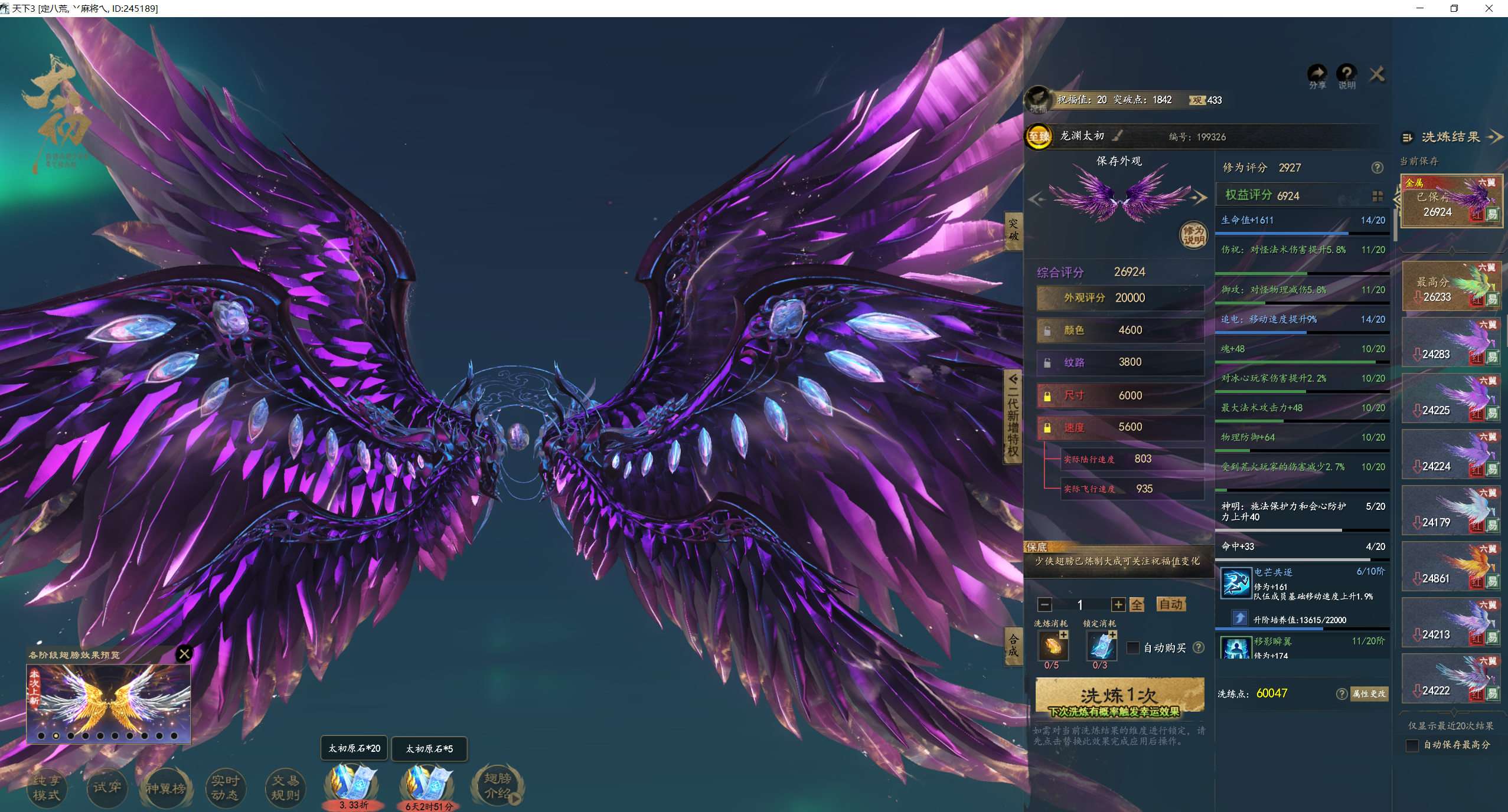This screenshot has height=812, width=1508.
Task: Open the 翅膀介绍 wing introduction
Action: 497,786
